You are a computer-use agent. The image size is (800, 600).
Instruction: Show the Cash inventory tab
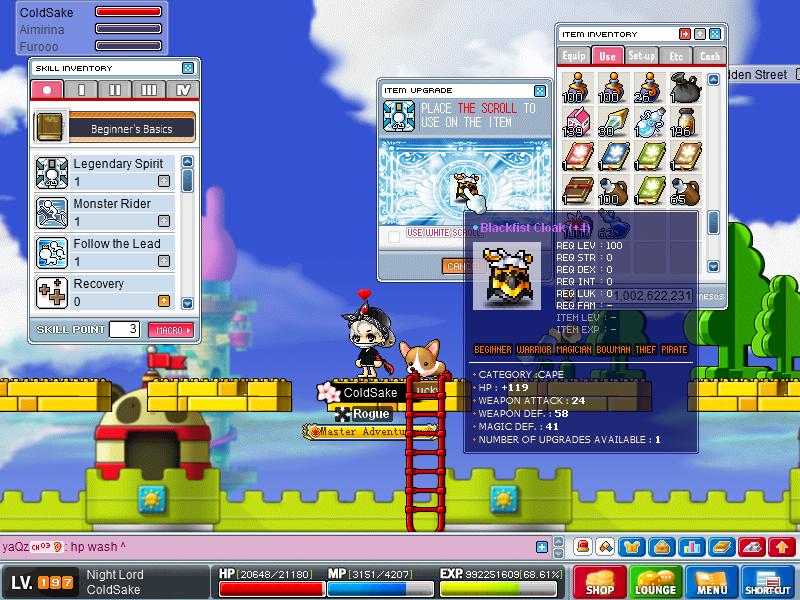point(709,56)
